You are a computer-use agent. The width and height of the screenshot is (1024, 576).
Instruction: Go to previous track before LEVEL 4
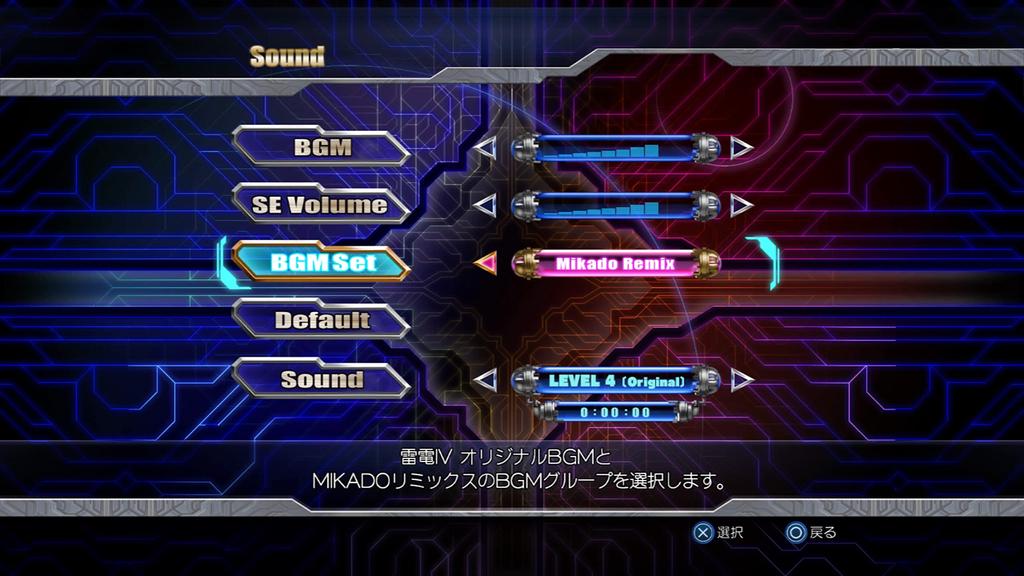pyautogui.click(x=485, y=380)
